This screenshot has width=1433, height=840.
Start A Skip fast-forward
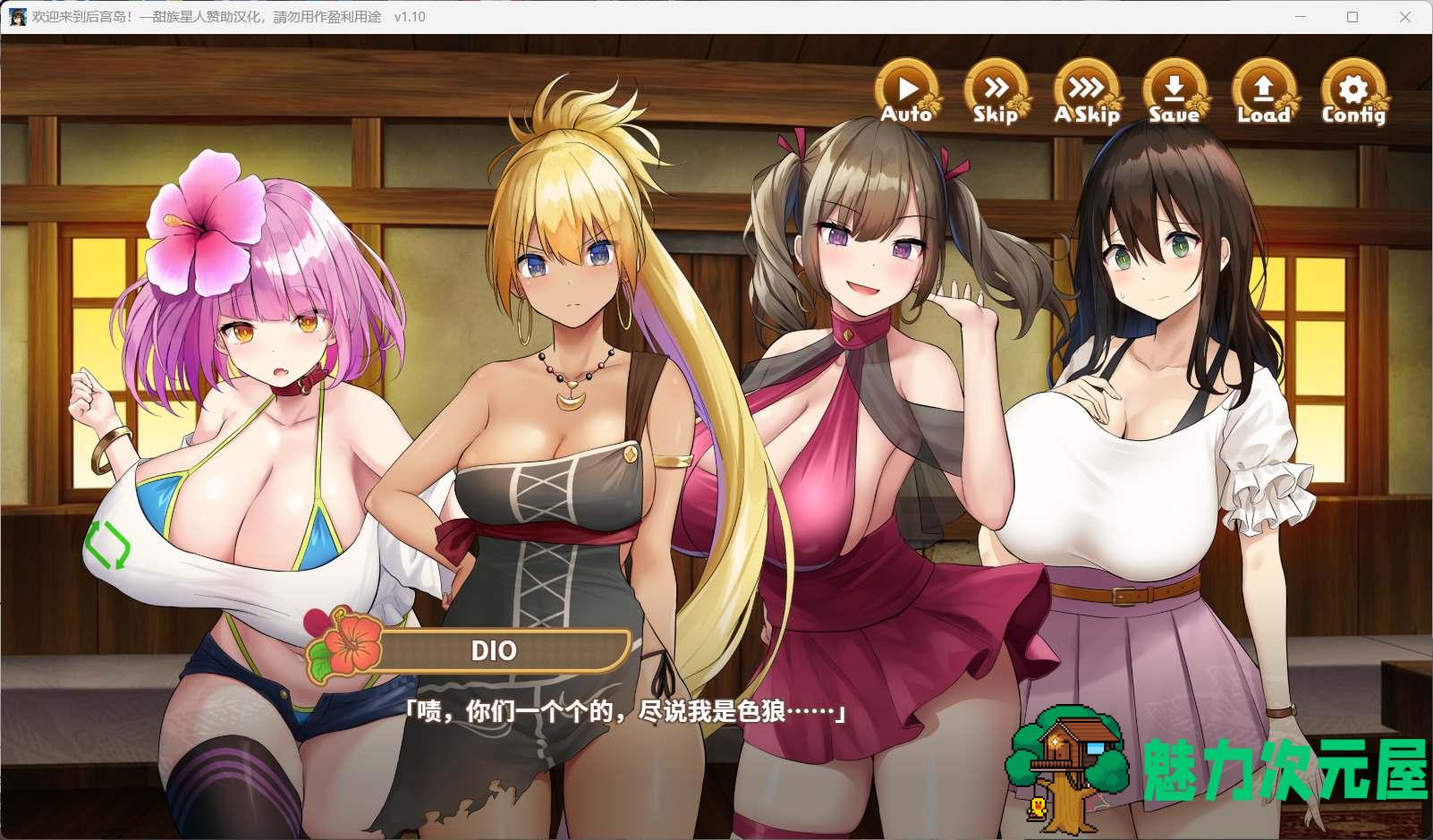coord(1086,92)
